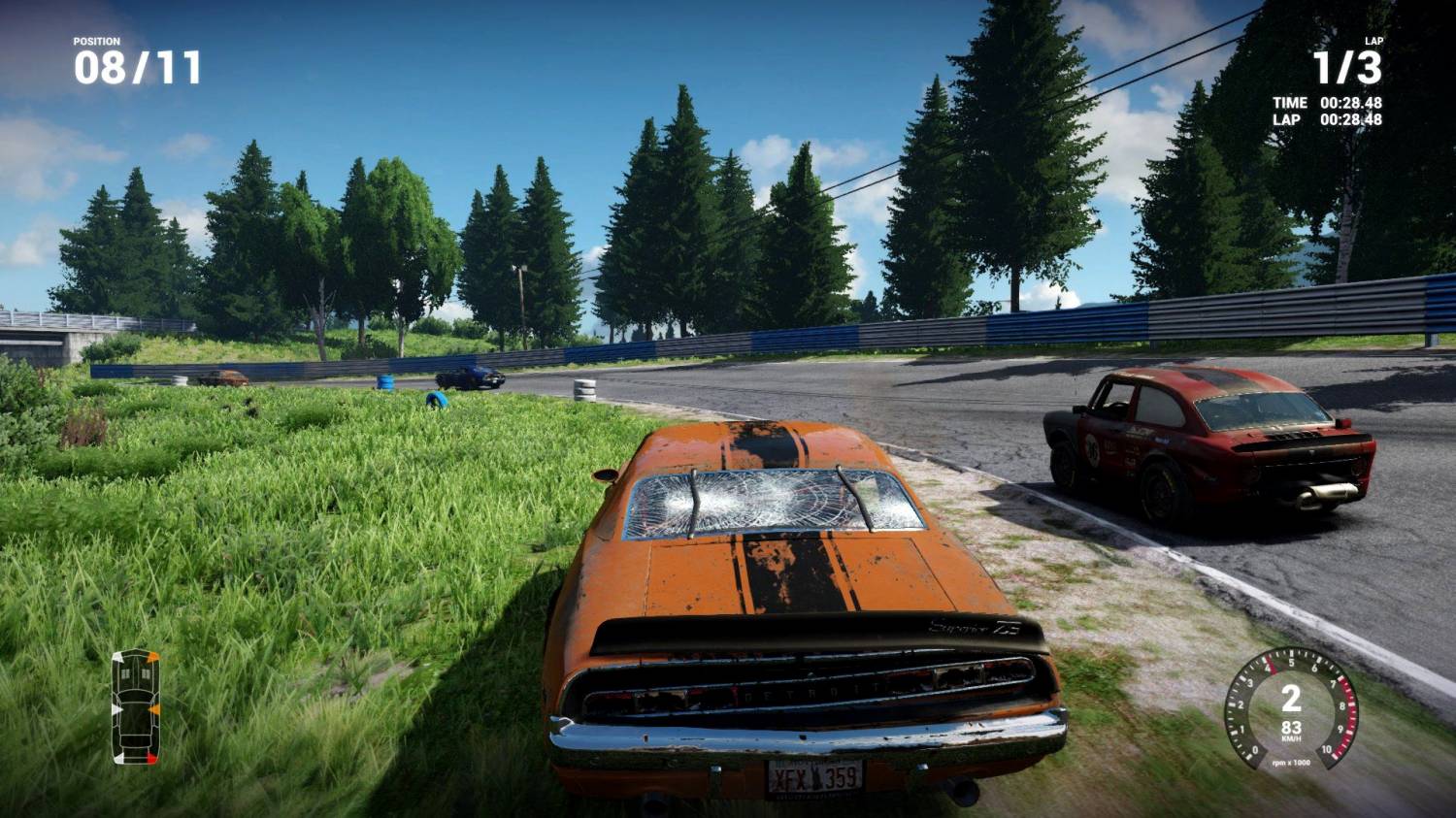1456x818 pixels.
Task: Click the car damage status diagram
Action: 135,706
